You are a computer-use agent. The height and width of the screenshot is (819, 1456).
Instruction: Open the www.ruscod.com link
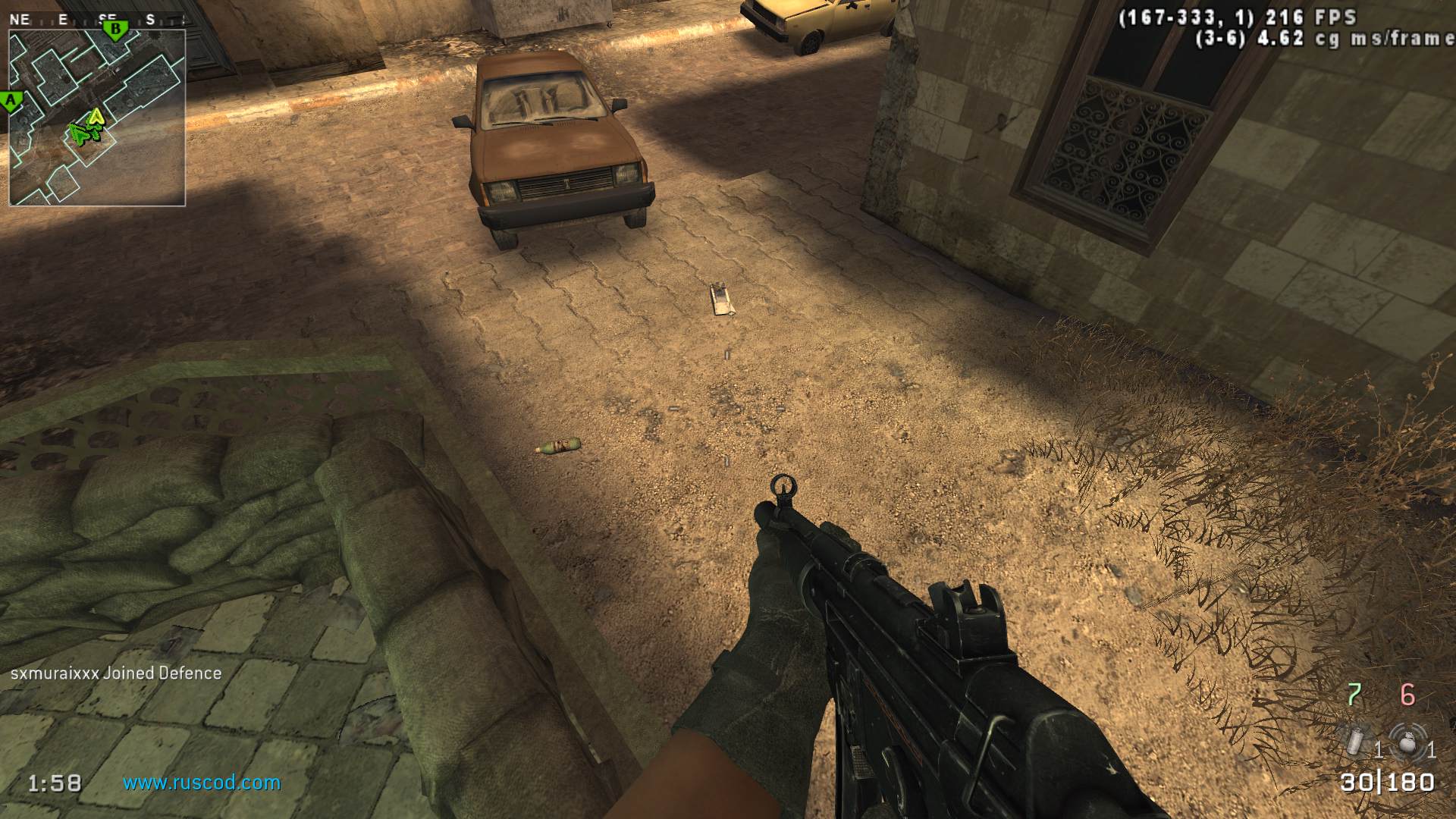pyautogui.click(x=202, y=783)
